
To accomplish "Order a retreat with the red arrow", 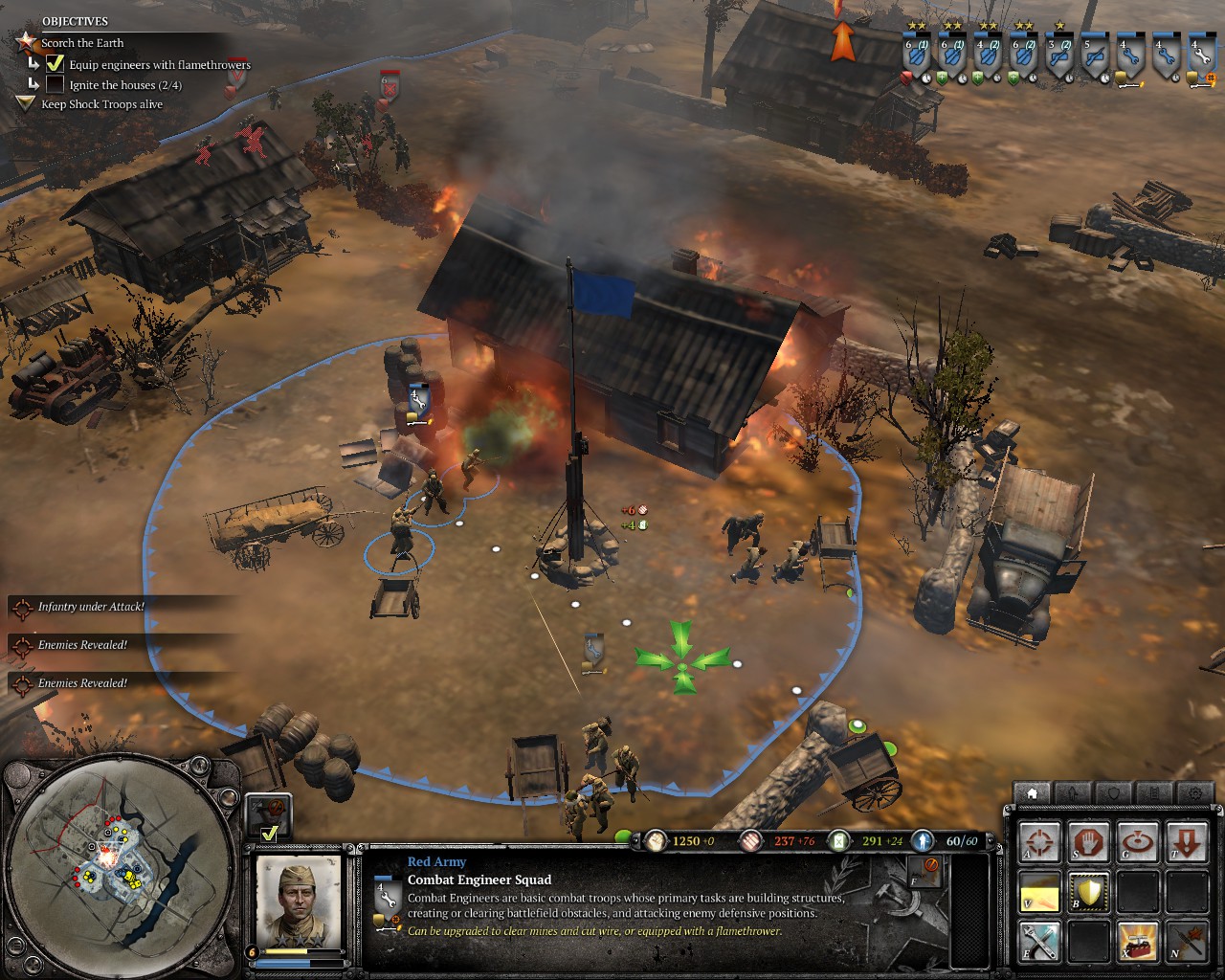I will pyautogui.click(x=1187, y=842).
